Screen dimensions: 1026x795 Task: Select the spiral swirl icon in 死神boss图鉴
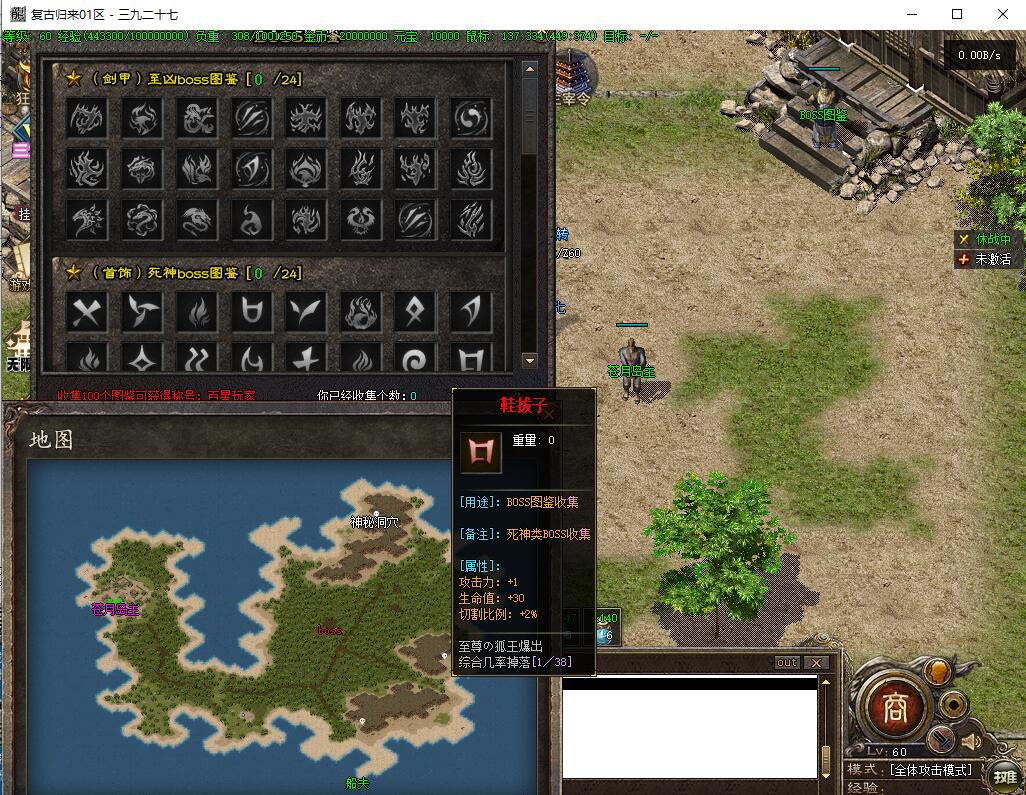414,359
